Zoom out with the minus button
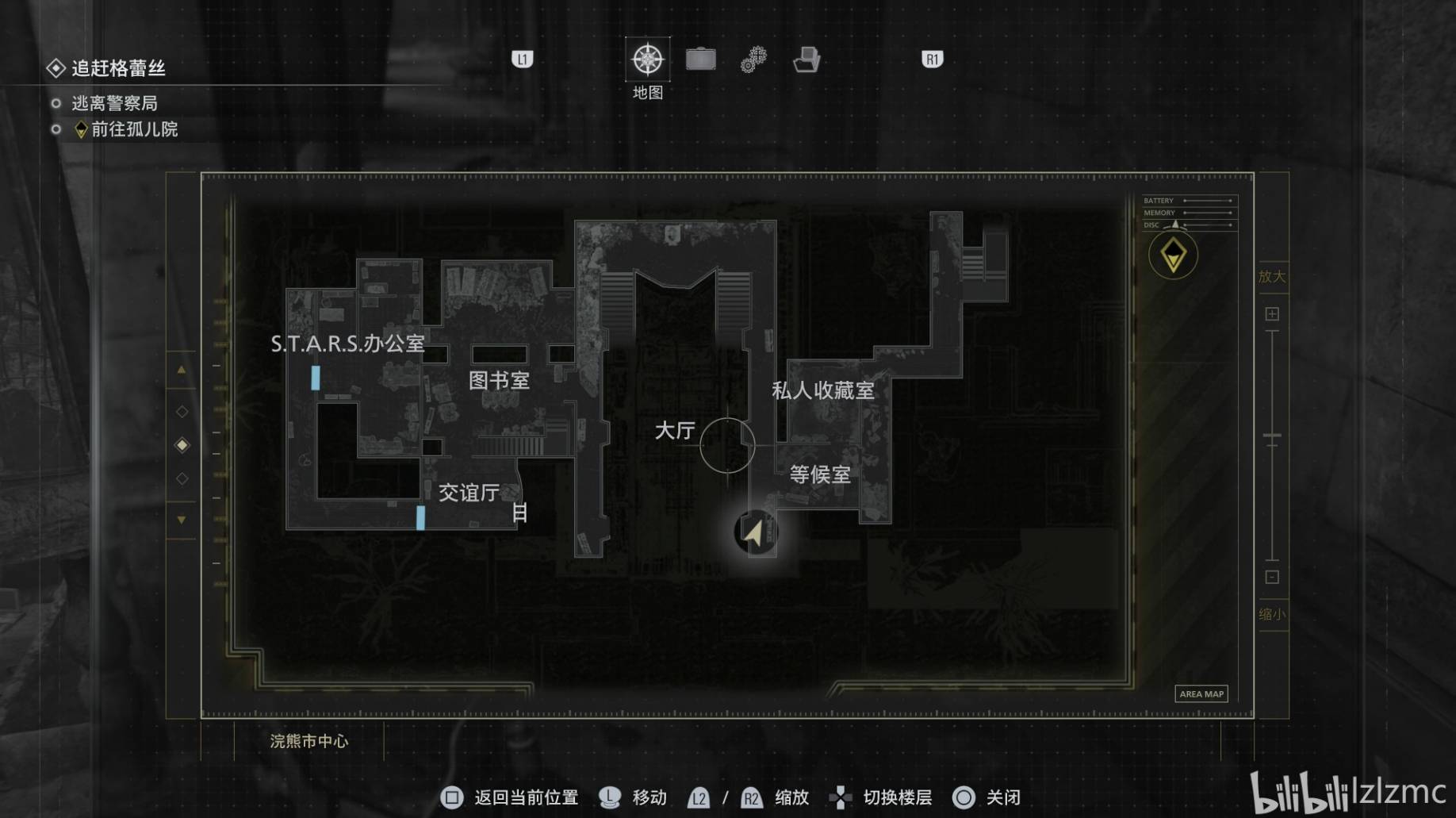1456x818 pixels. click(x=1272, y=577)
